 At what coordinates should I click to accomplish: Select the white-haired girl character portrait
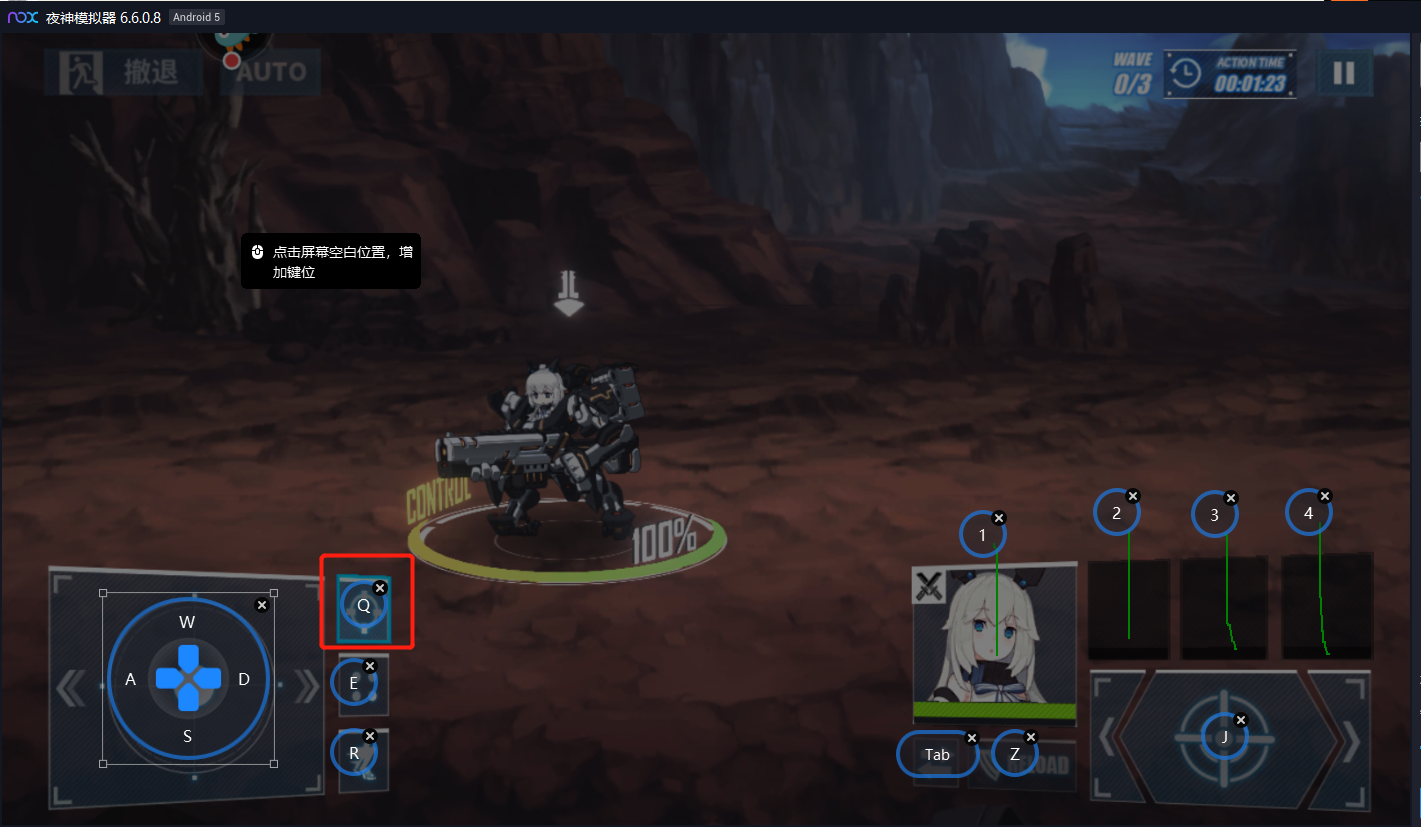[x=995, y=640]
